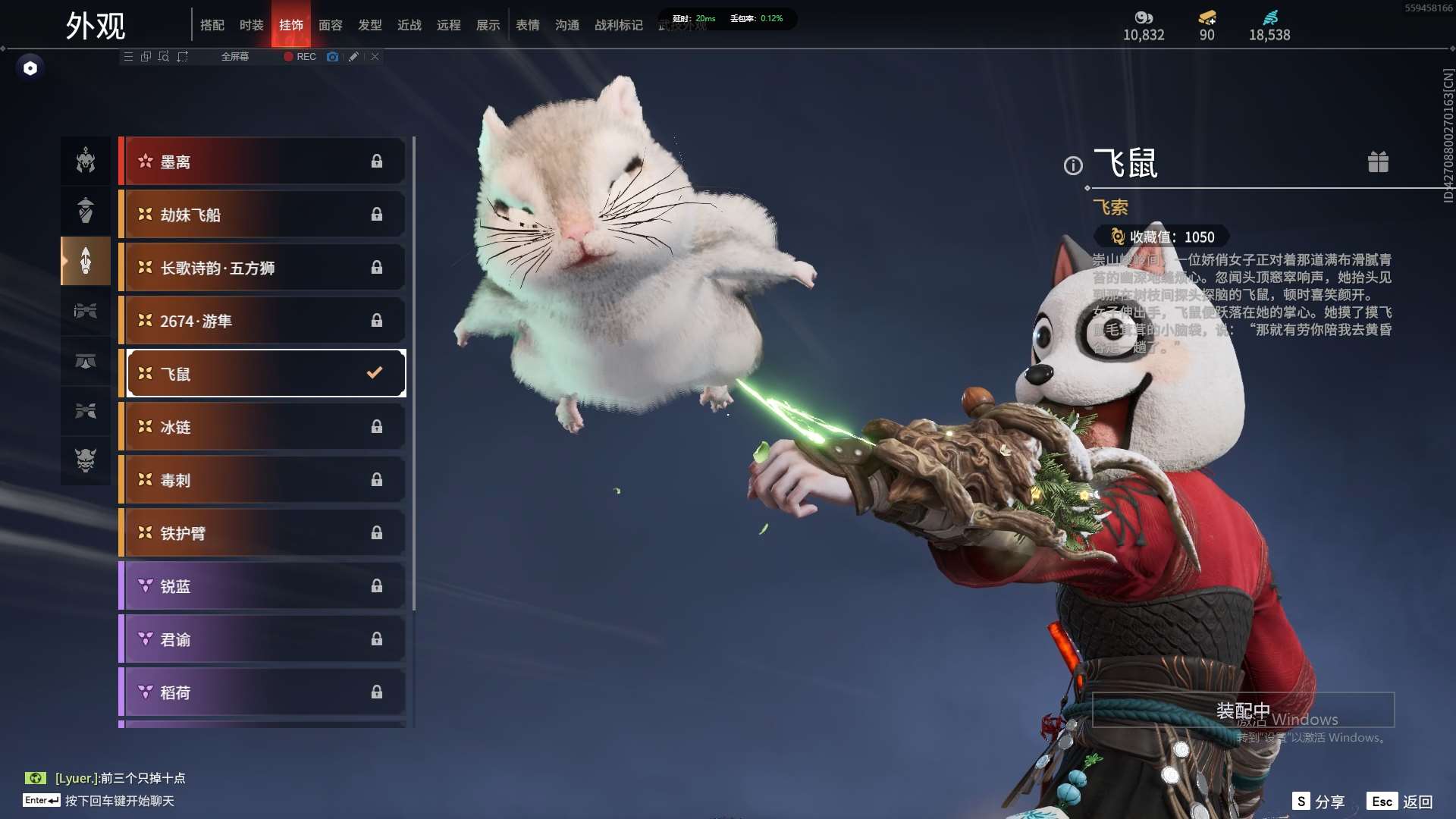Click the 装配中 equip button
The width and height of the screenshot is (1456, 819).
tap(1243, 711)
